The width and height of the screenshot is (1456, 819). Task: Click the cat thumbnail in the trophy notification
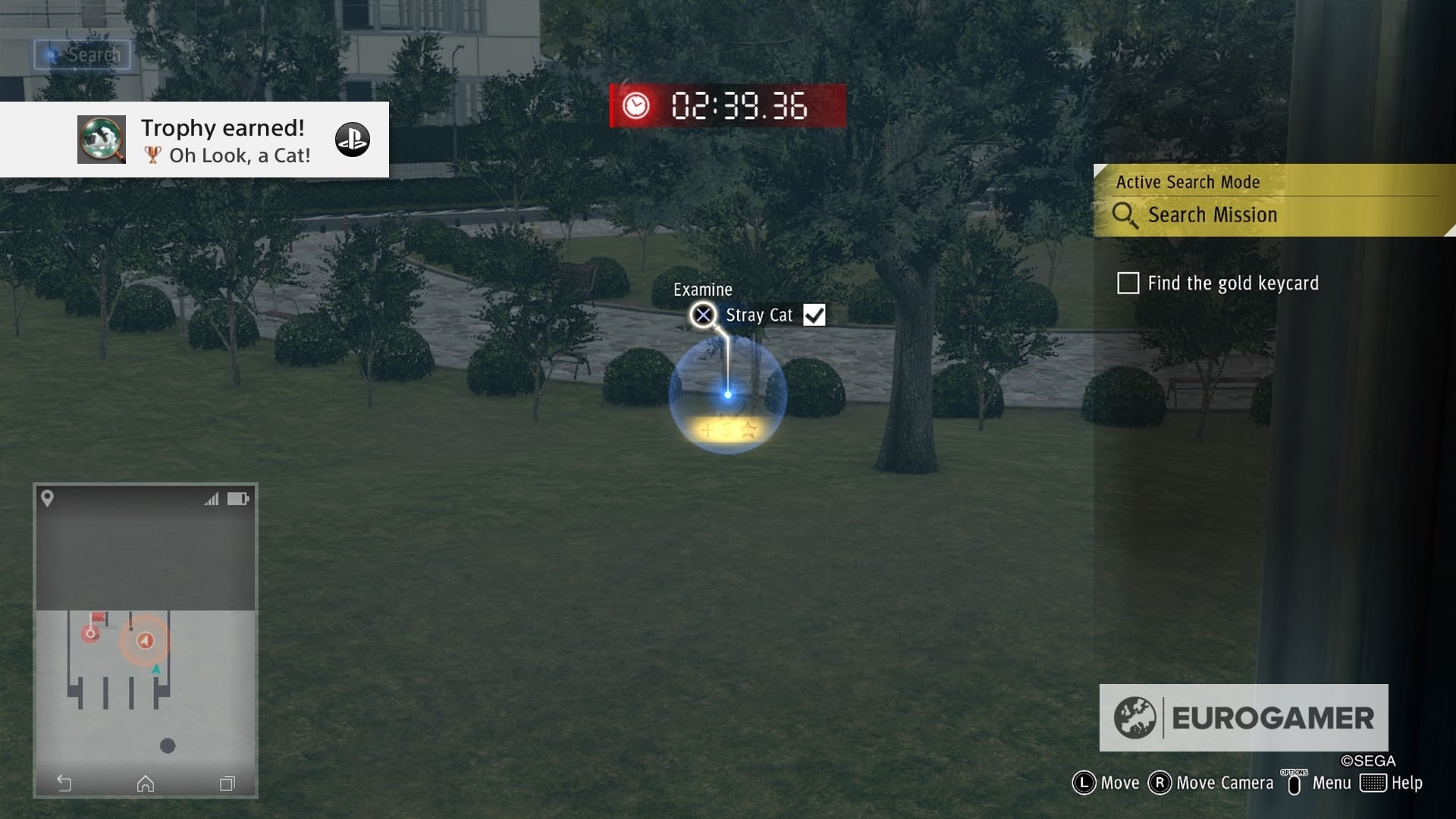(102, 140)
